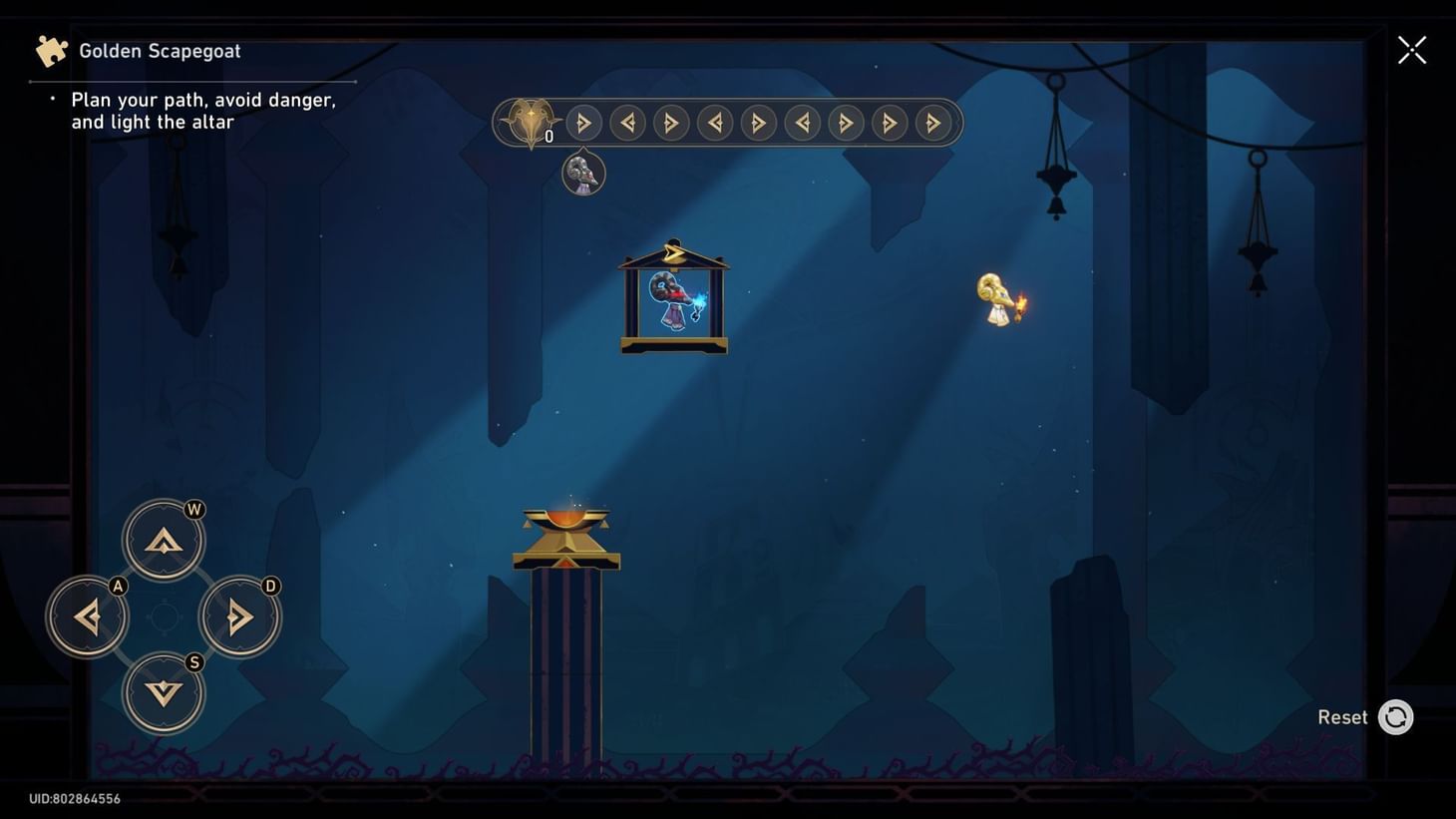
Task: Select the Golden Scapegoat title header
Action: (x=160, y=50)
